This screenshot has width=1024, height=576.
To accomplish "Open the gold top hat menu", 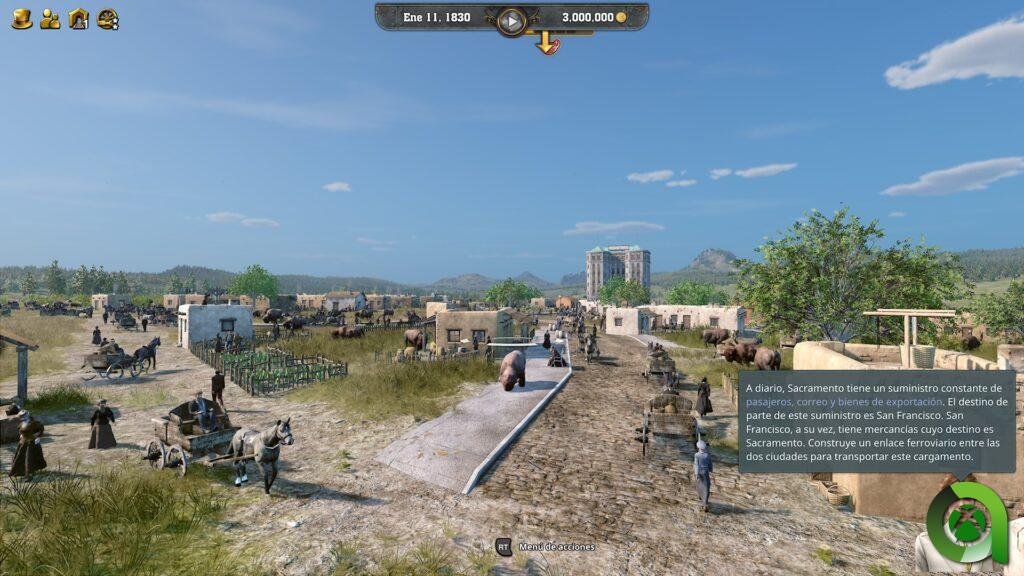I will click(21, 18).
